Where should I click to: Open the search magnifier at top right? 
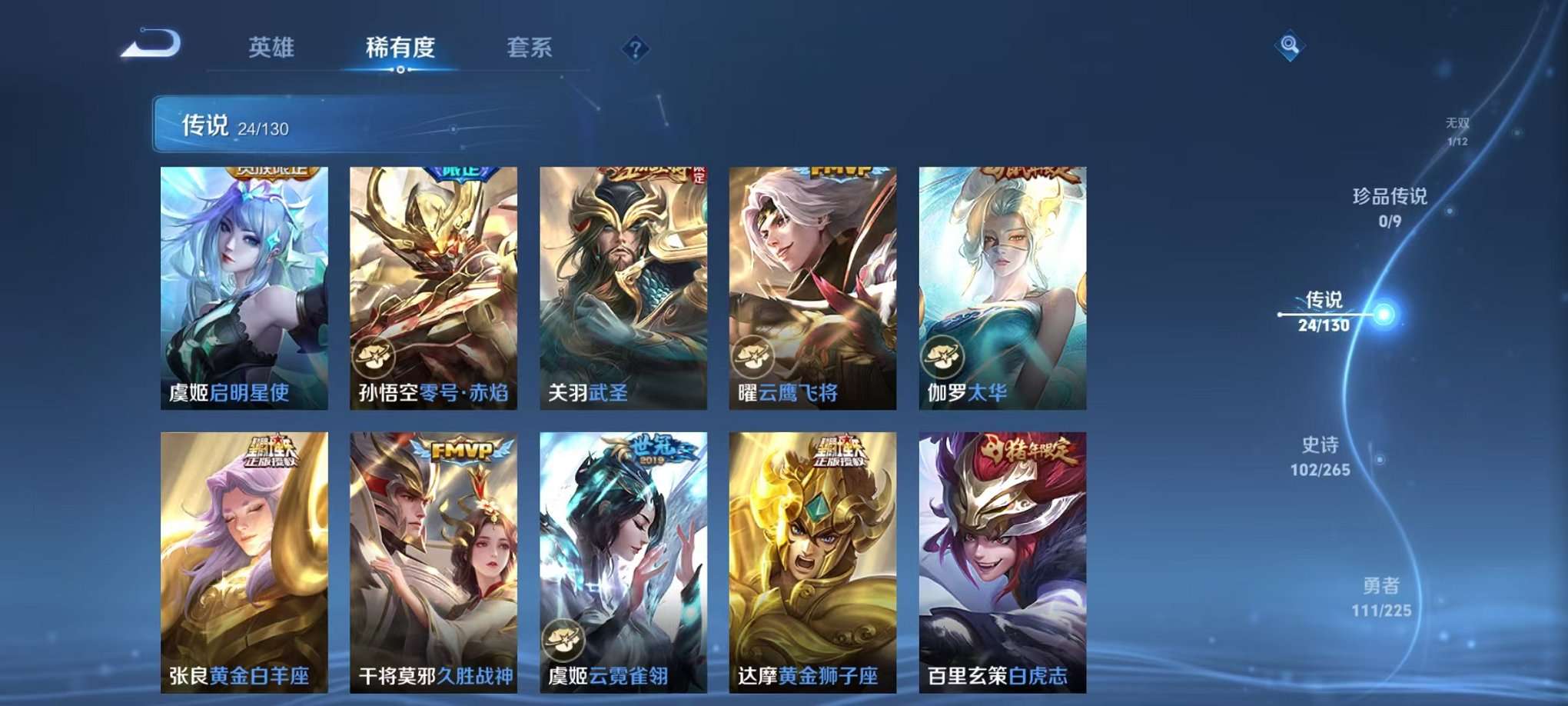1290,46
